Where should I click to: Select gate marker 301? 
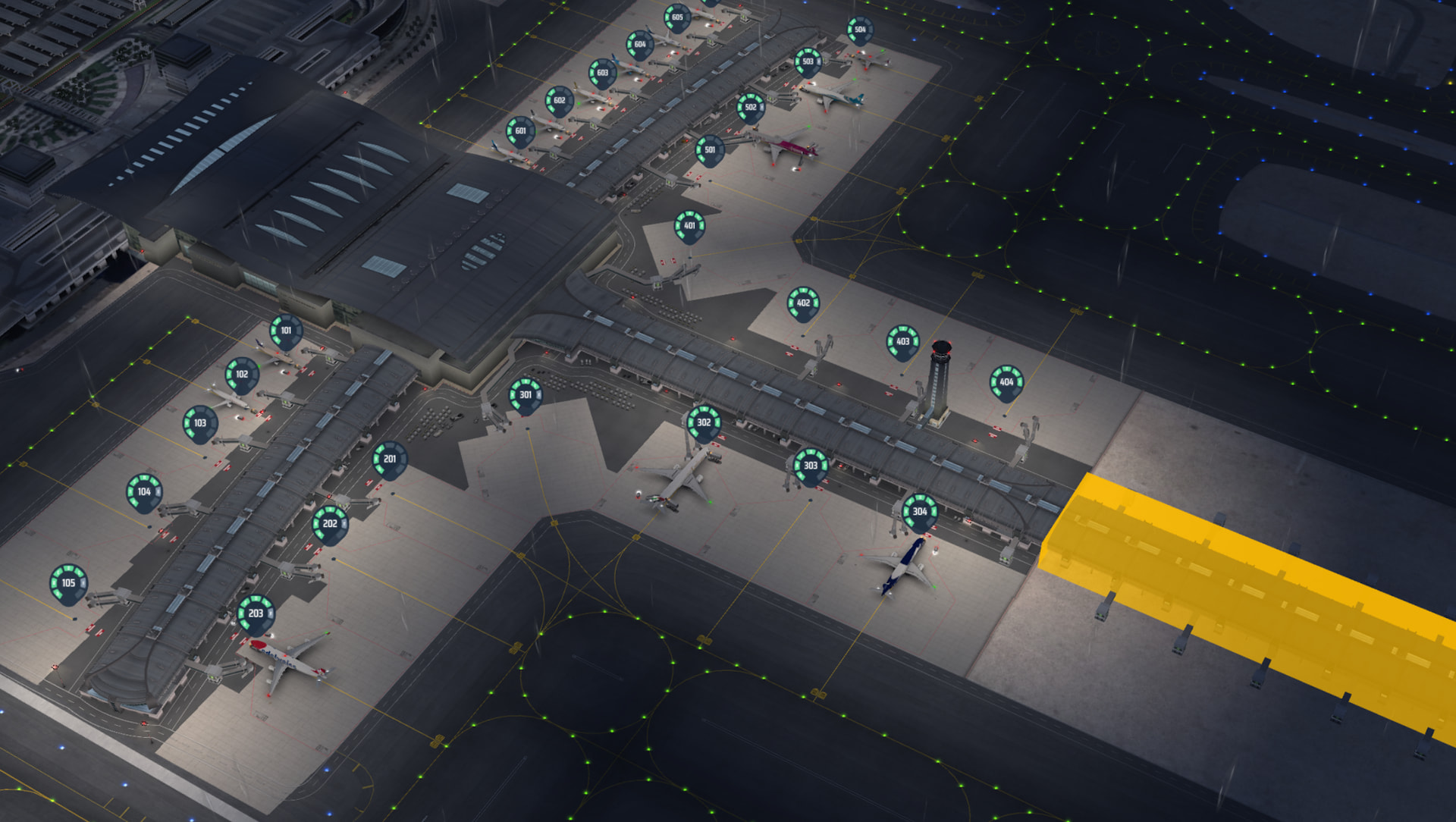[x=526, y=395]
